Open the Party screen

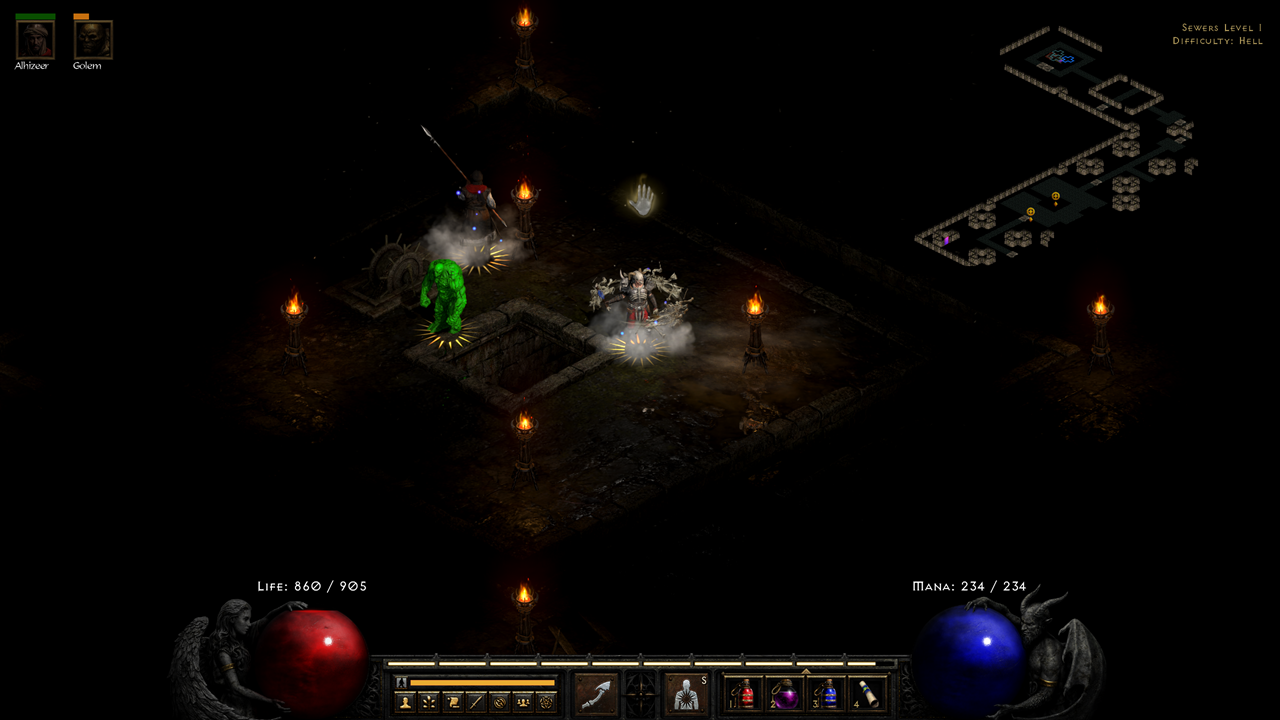[521, 702]
